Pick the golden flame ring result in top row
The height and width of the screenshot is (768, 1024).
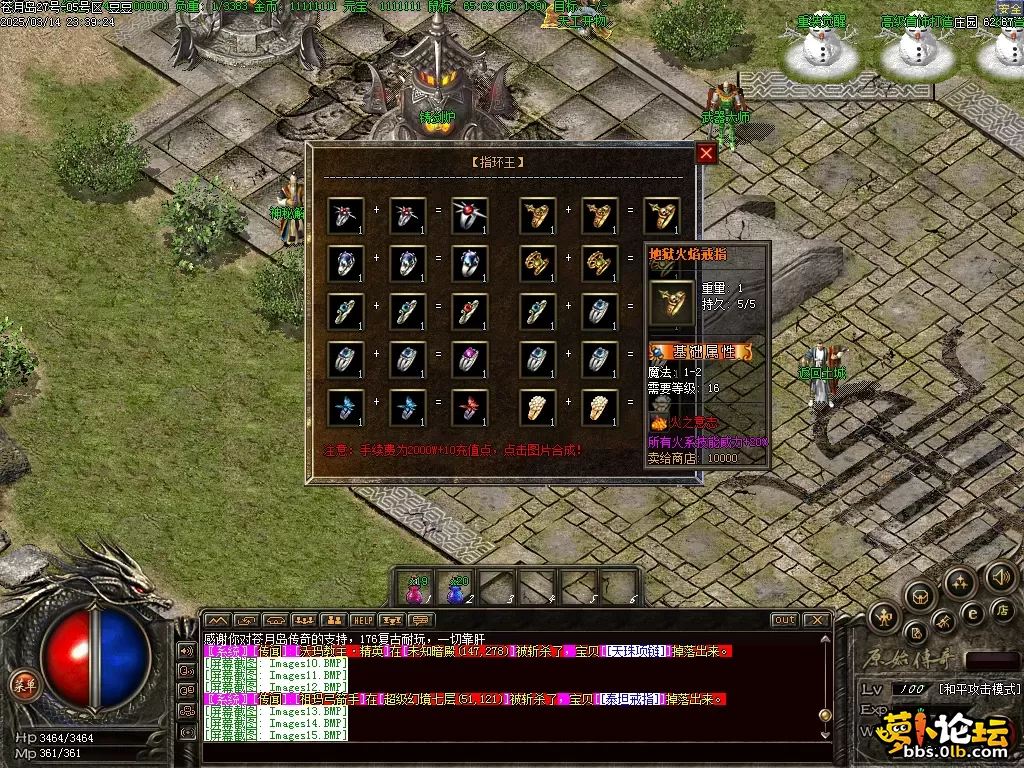tap(662, 215)
